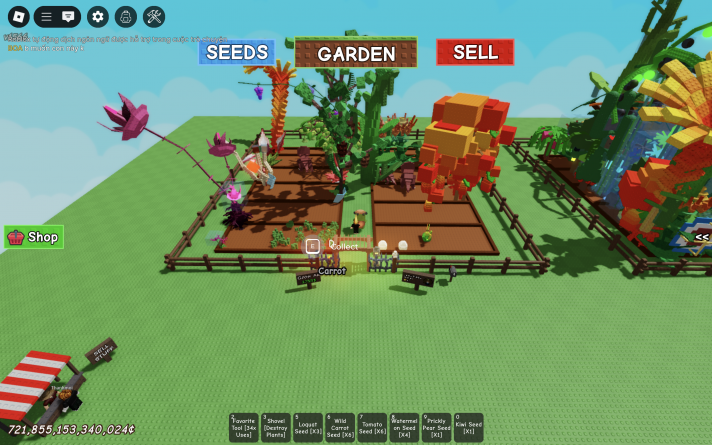Go to the GARDEN button
712x445 pixels.
pos(356,53)
